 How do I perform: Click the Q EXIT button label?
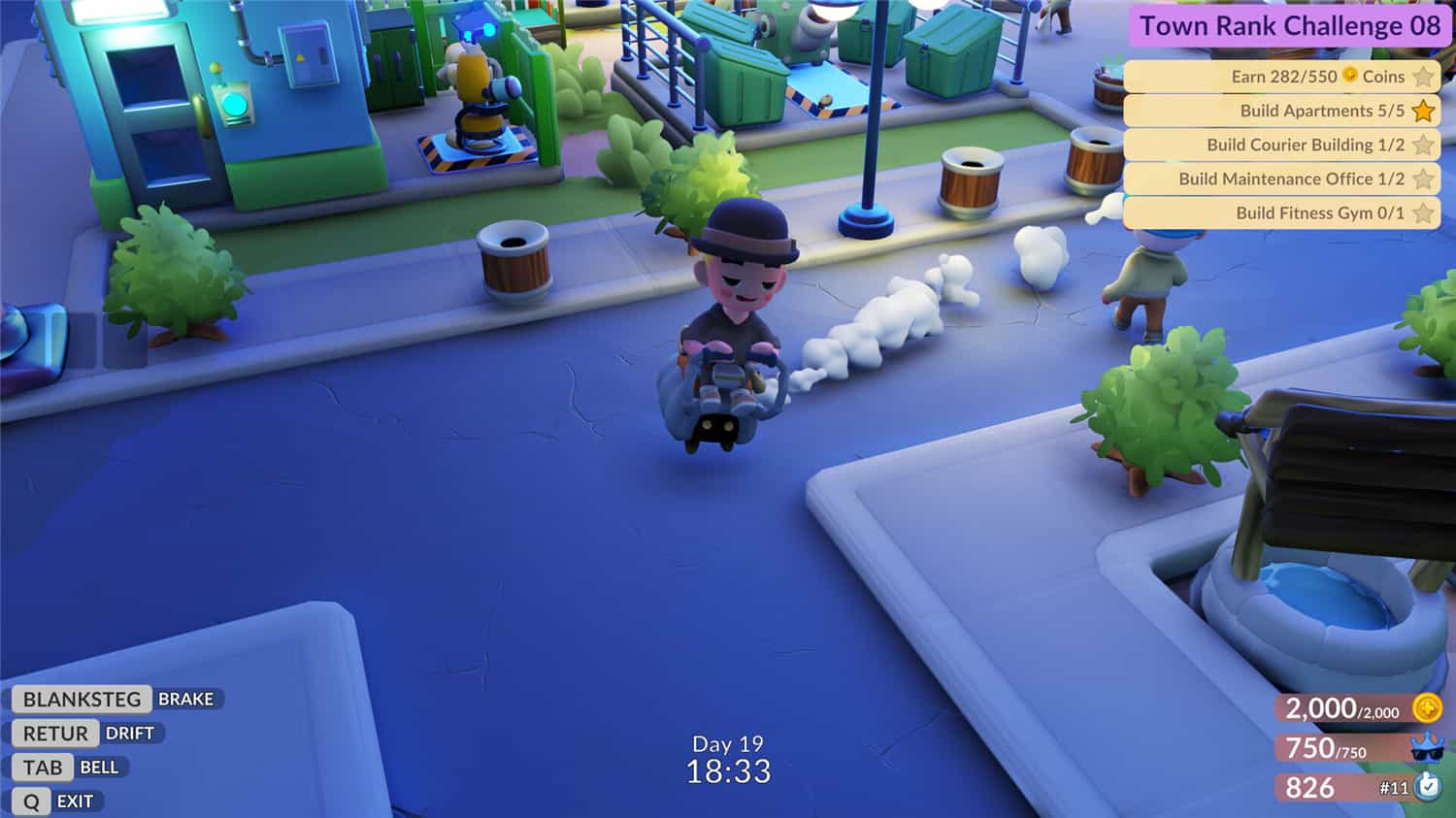tap(53, 801)
